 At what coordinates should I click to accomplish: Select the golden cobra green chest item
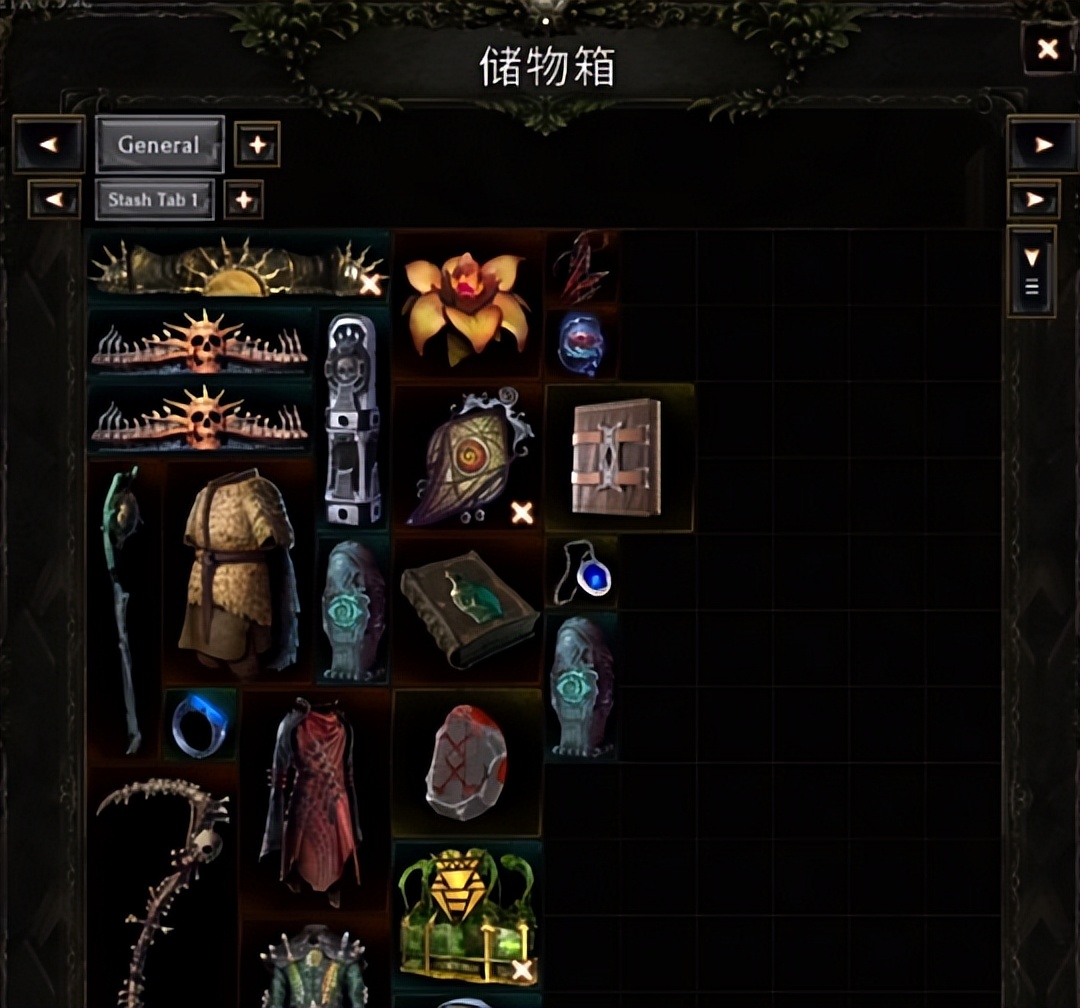[466, 914]
